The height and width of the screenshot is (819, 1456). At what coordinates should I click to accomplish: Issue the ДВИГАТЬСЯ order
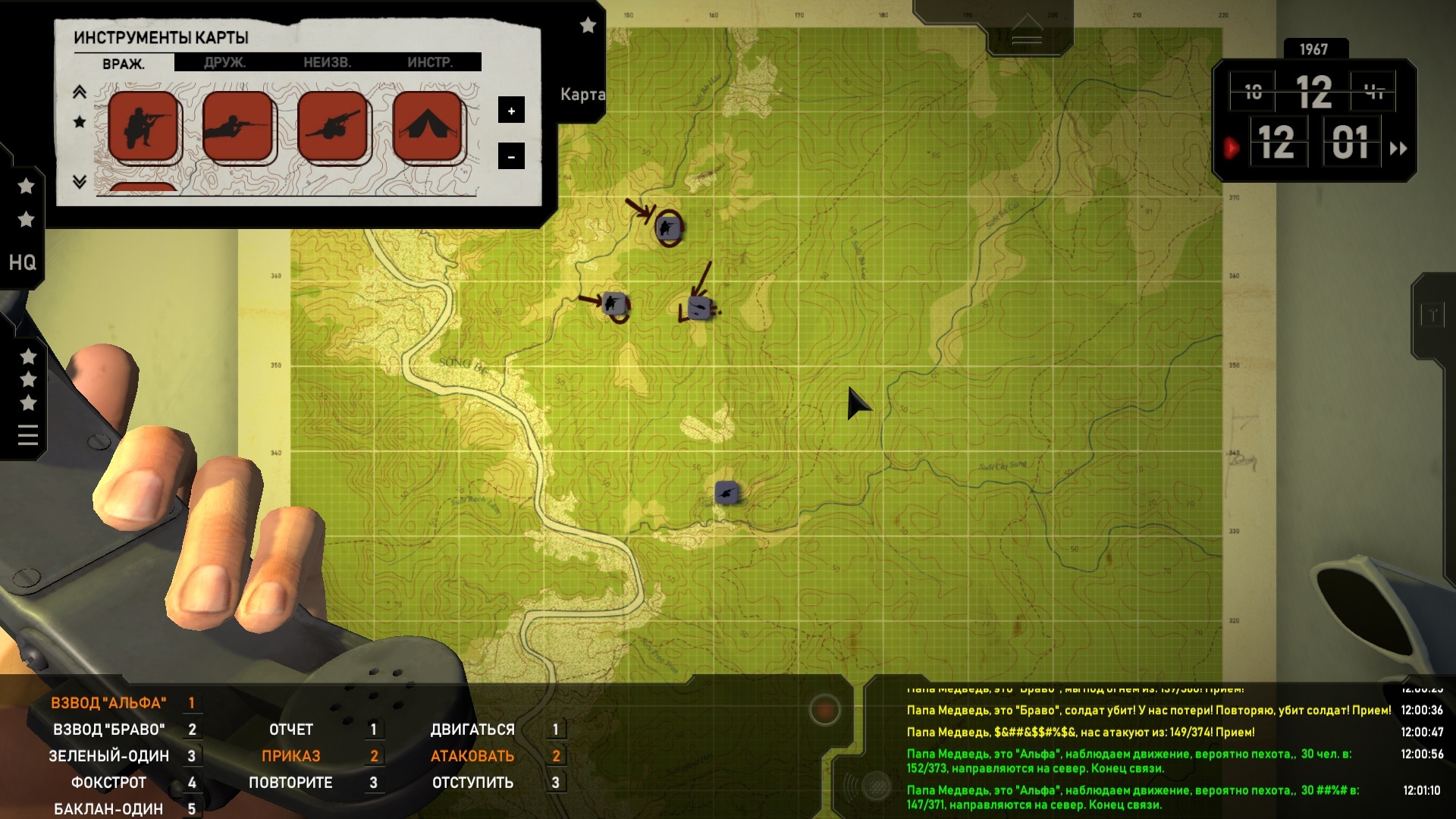(x=472, y=730)
